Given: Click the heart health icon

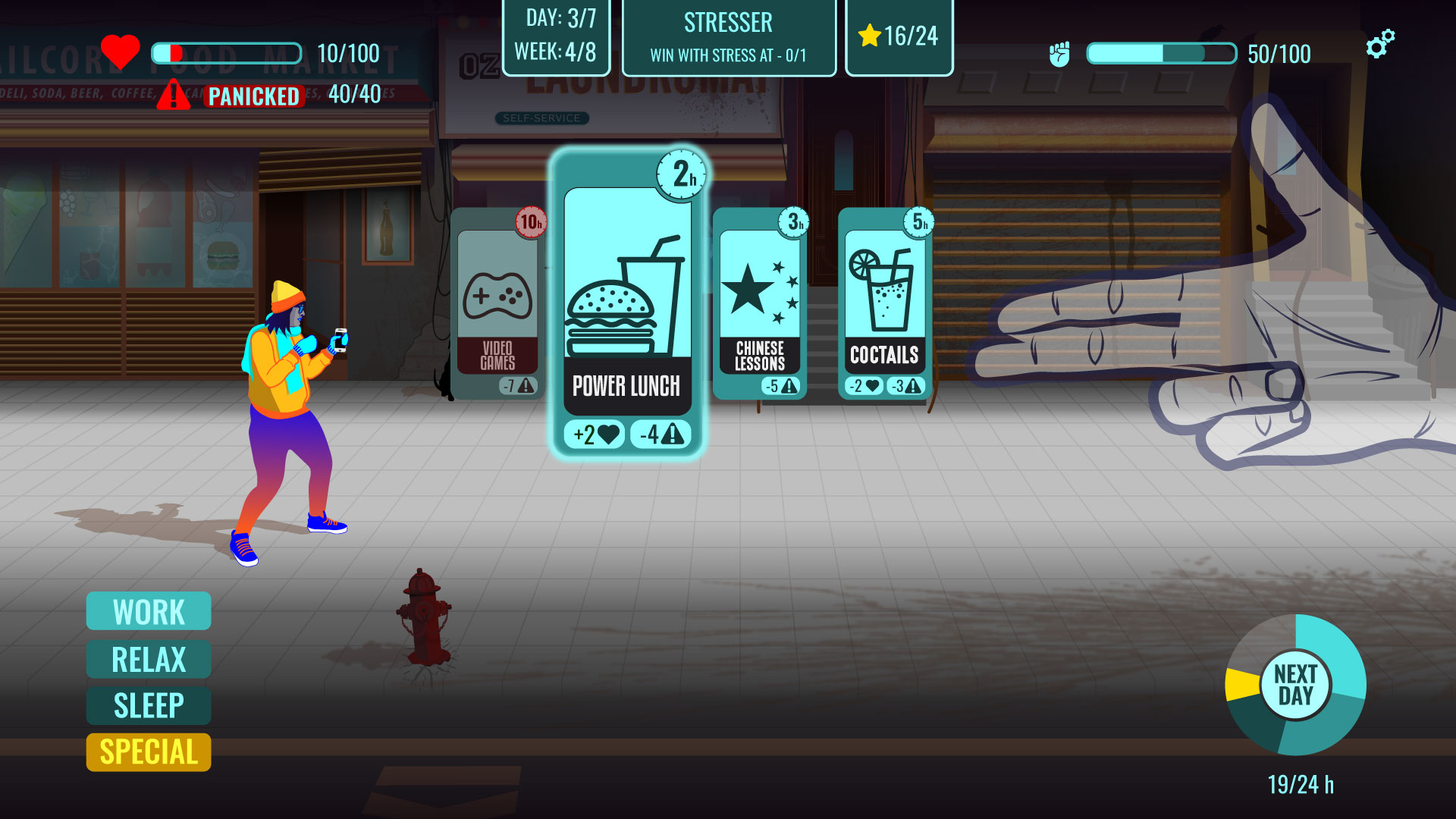Looking at the screenshot, I should [x=121, y=51].
